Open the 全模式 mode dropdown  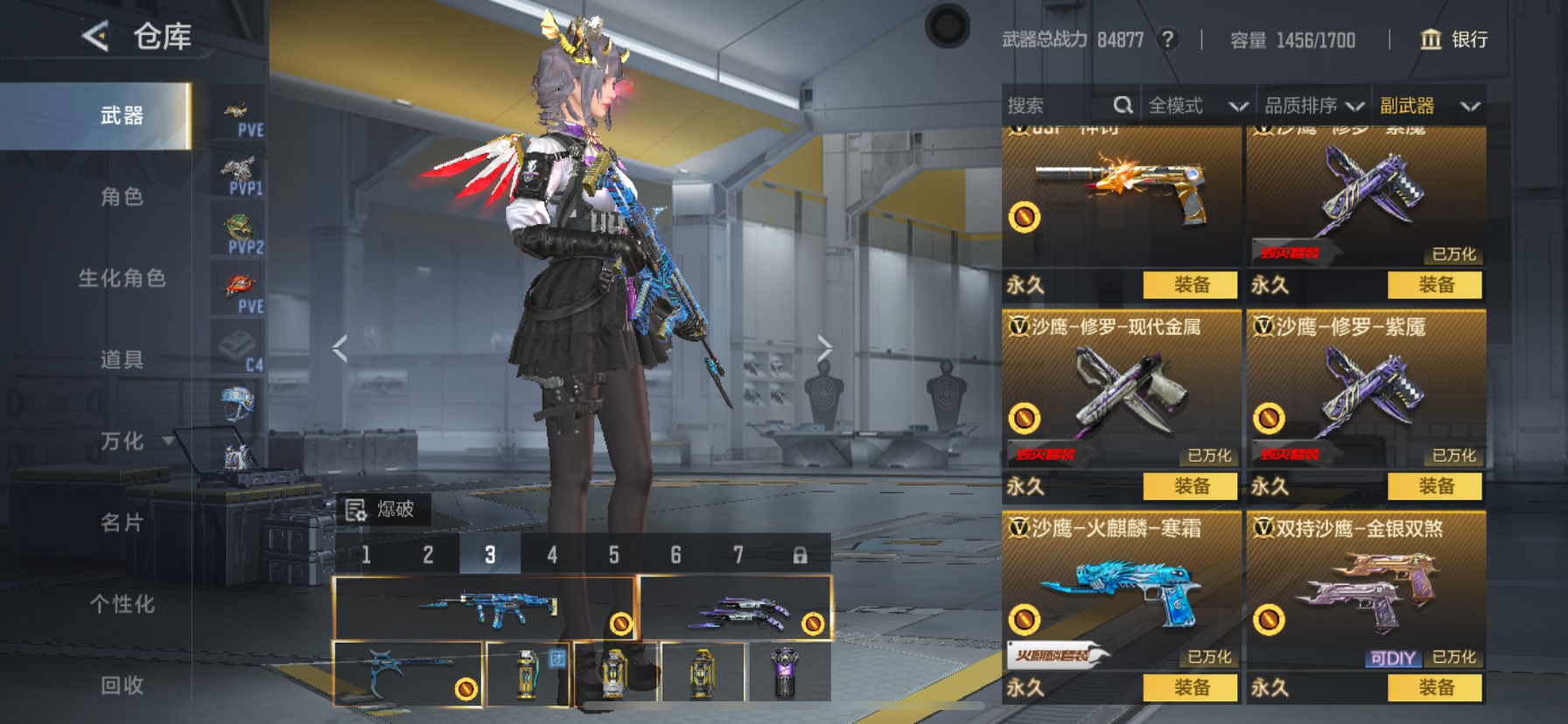tap(1196, 106)
